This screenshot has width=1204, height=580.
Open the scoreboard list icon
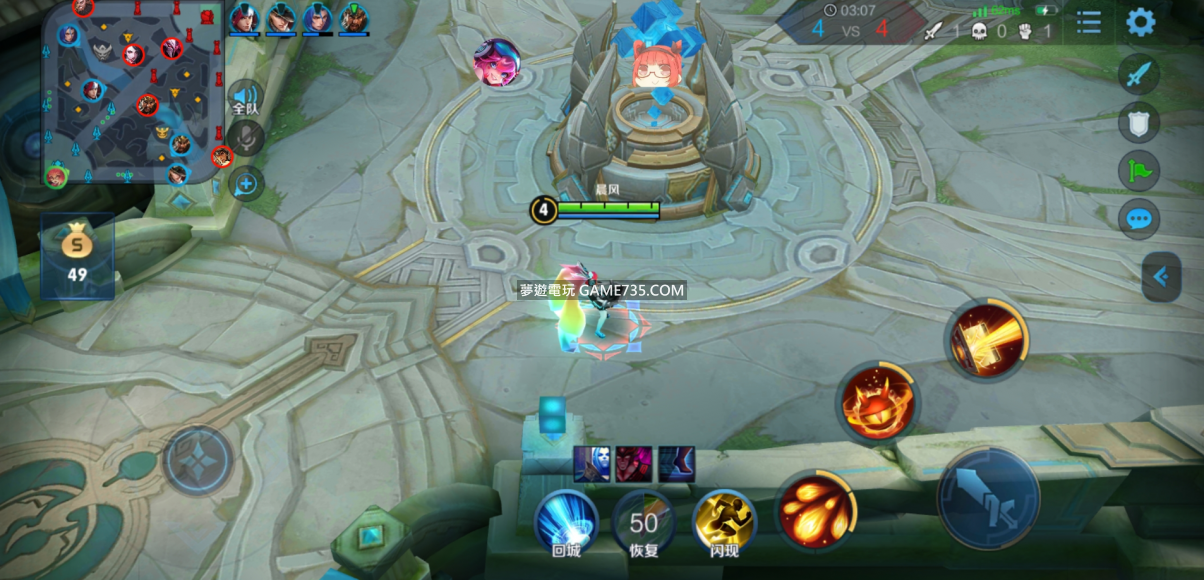1089,22
